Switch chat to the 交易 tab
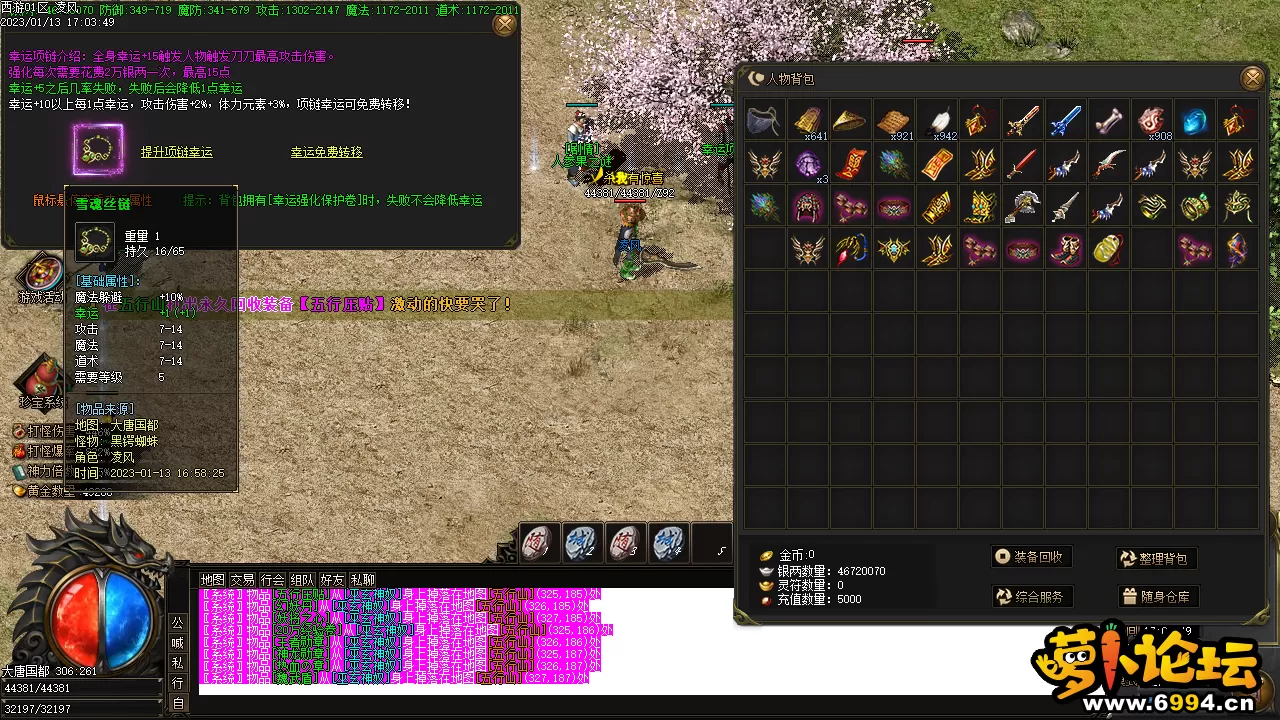 click(x=242, y=580)
